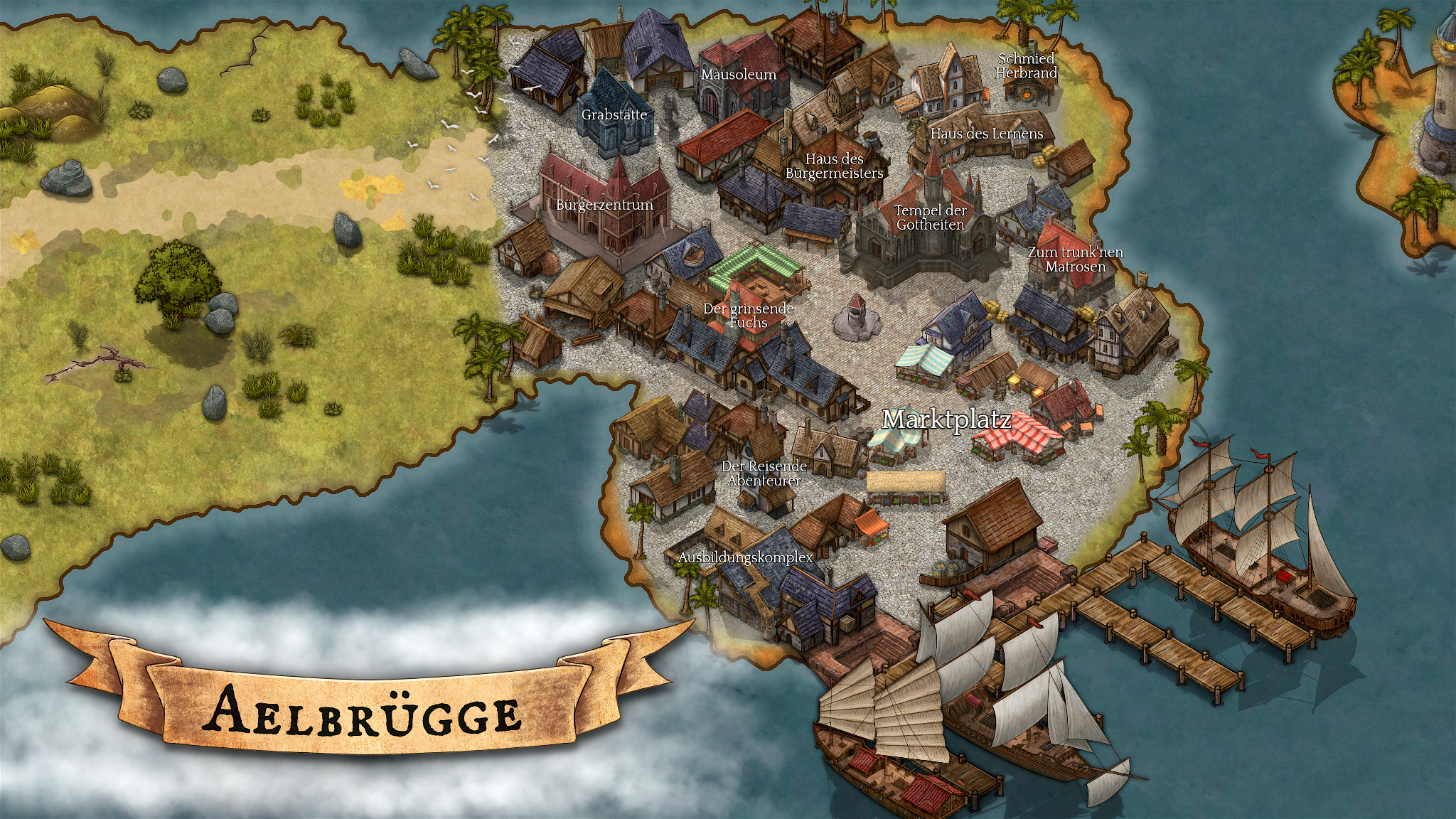Go to the Marktplatz label

(946, 419)
